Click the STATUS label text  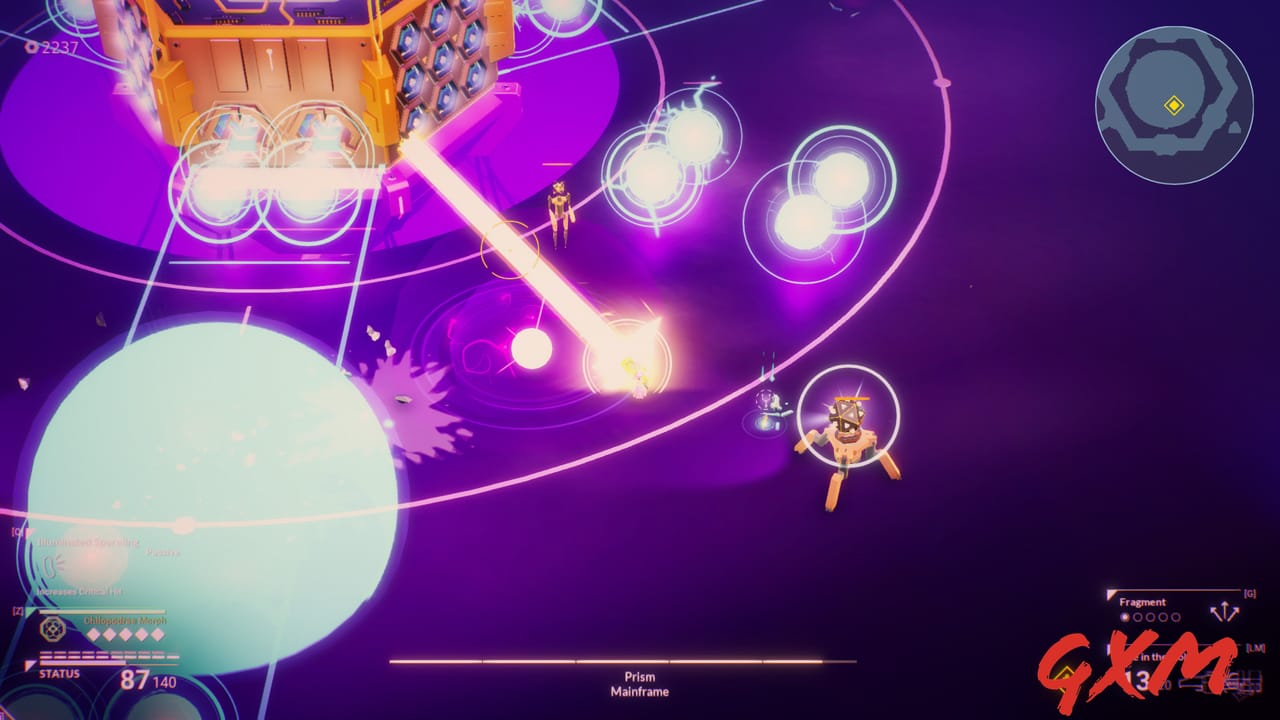58,673
